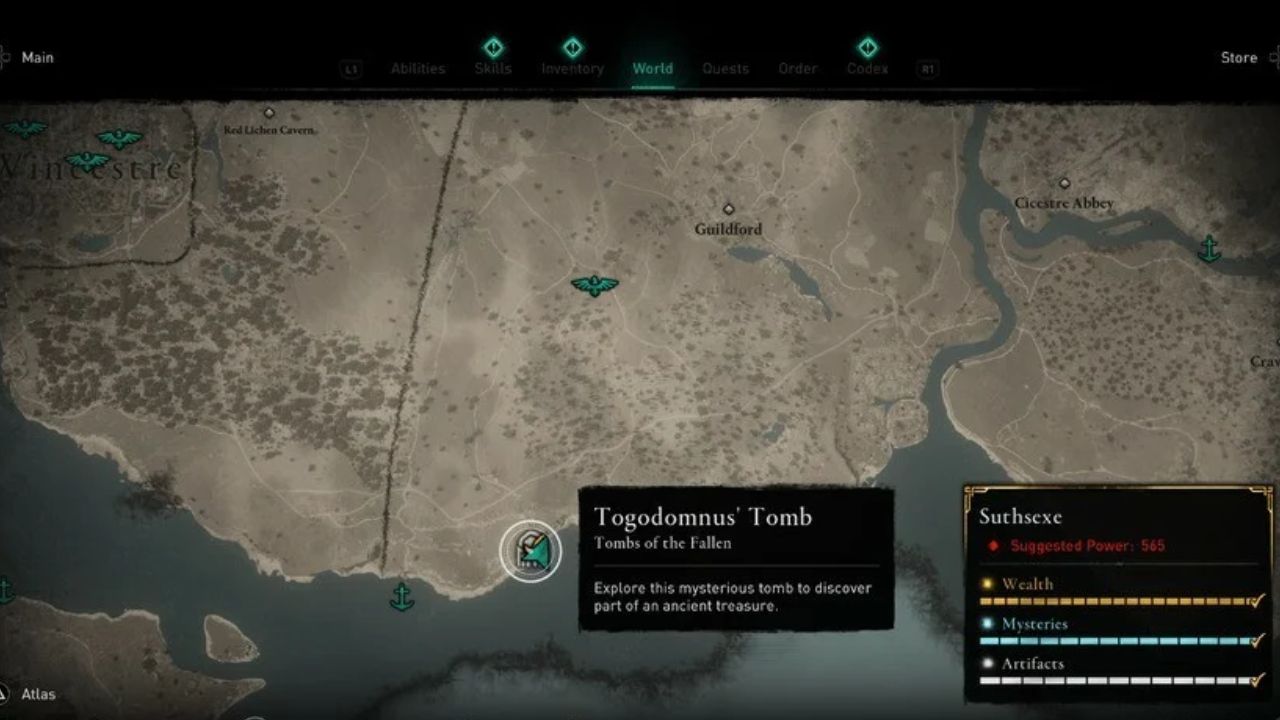Select the Codex diamond icon
1280x720 pixels.
click(x=866, y=45)
